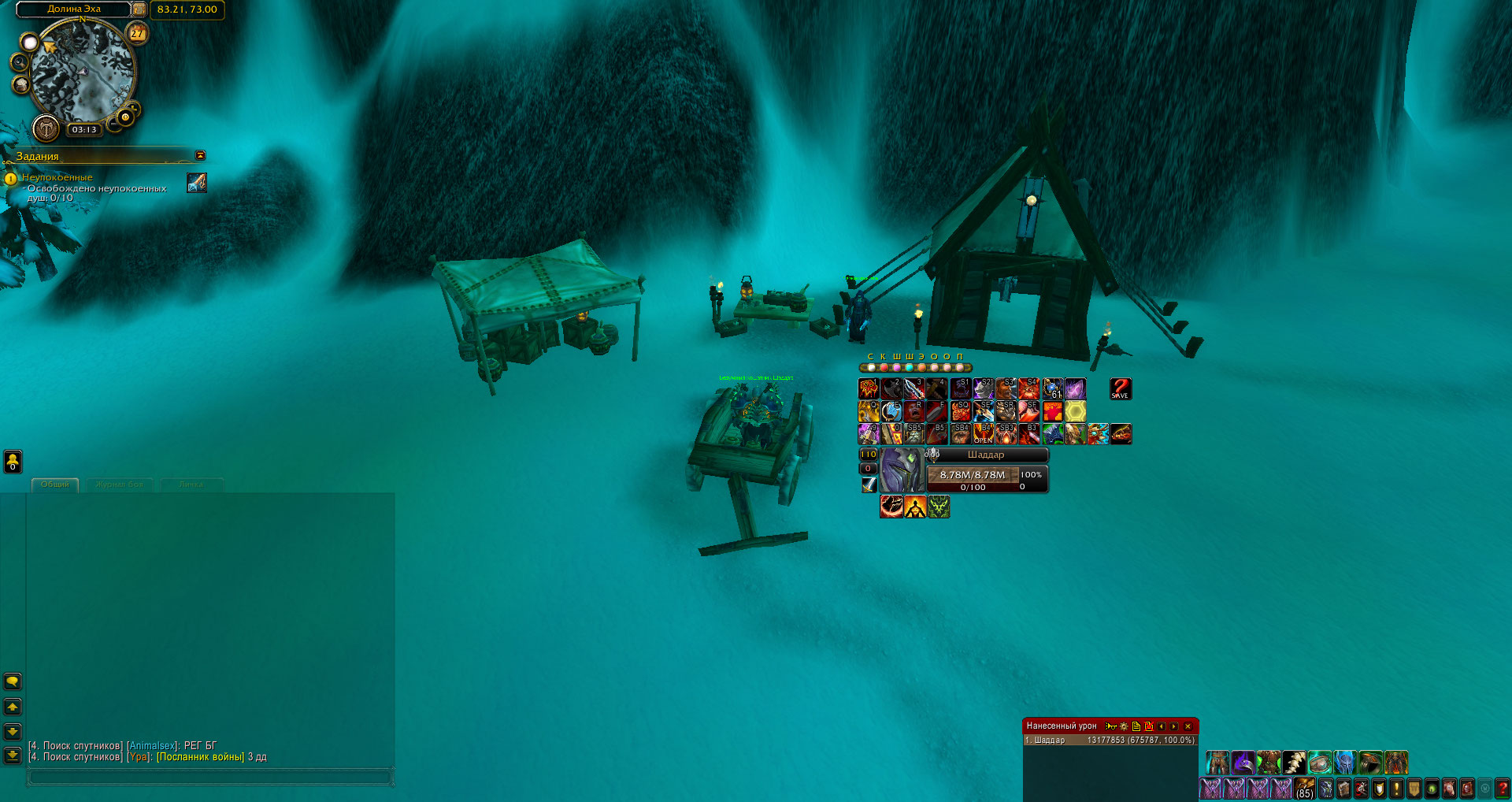Click the red SAVE question mark button
Viewport: 1512px width, 802px height.
point(1120,388)
